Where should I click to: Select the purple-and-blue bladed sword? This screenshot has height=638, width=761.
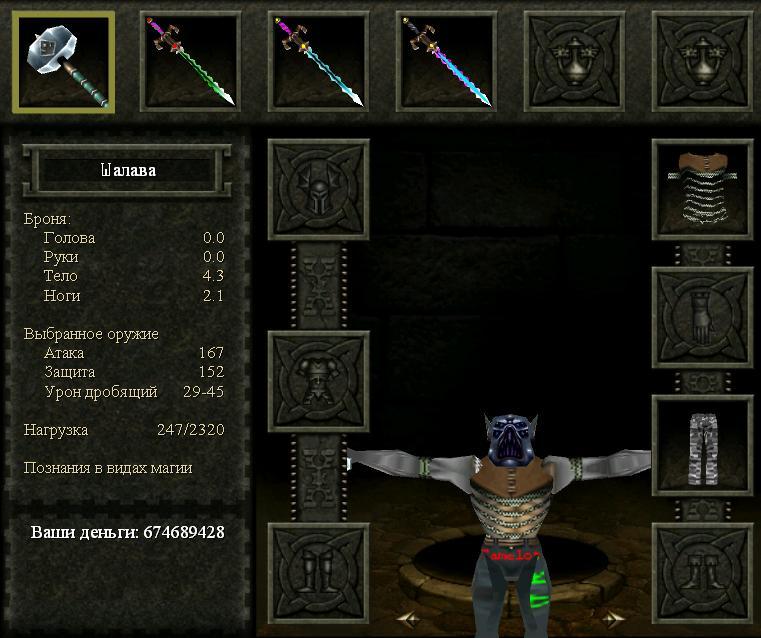(x=446, y=61)
